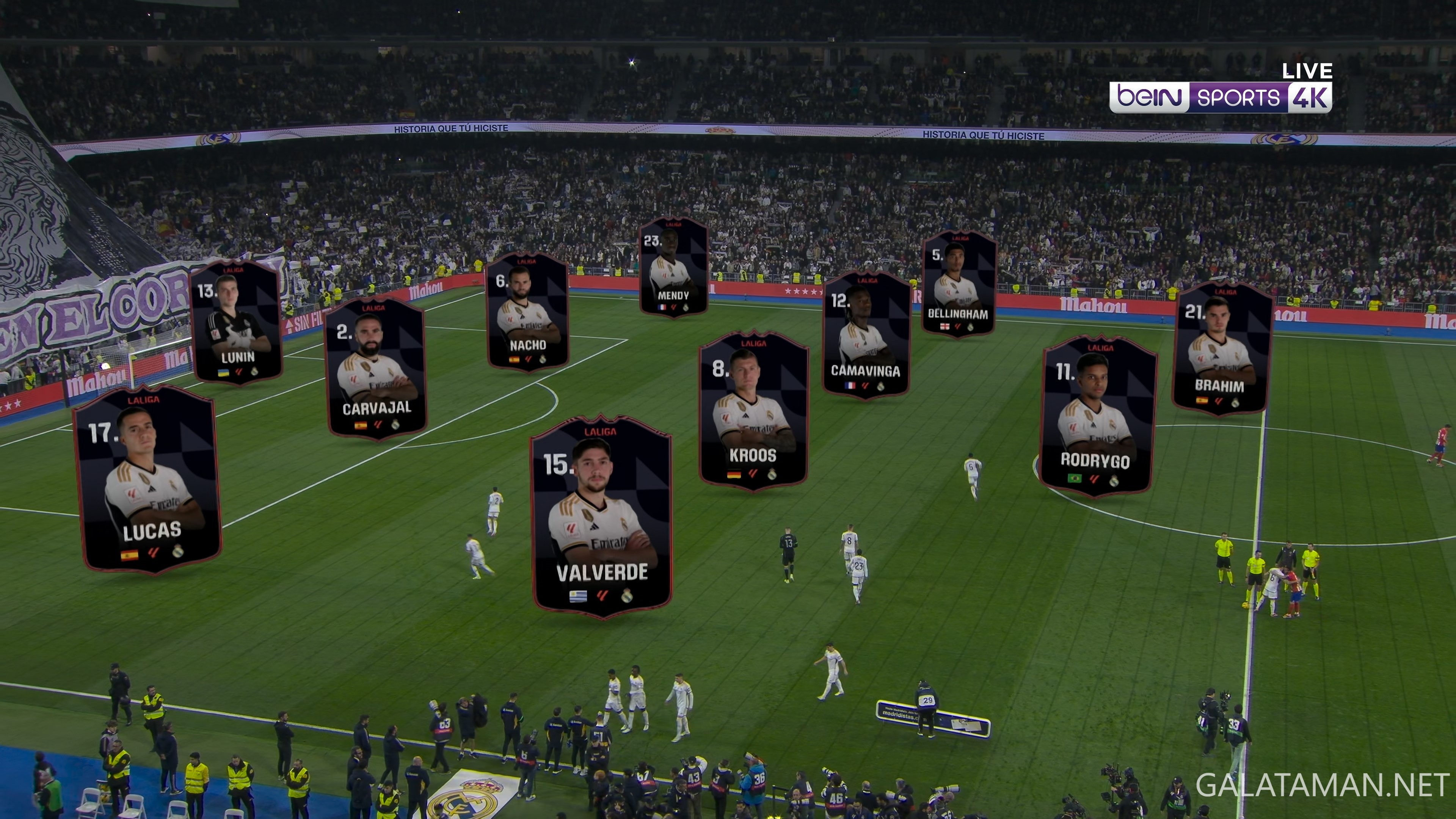Click the beIN Sports 4K channel logo

pyautogui.click(x=1220, y=97)
